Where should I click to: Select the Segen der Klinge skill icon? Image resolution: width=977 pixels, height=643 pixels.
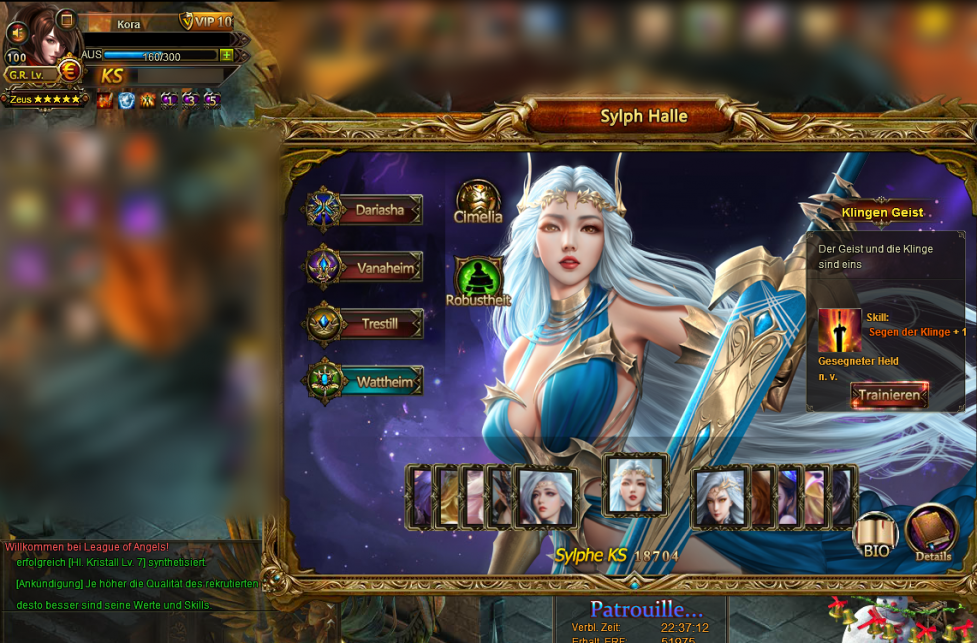[839, 330]
